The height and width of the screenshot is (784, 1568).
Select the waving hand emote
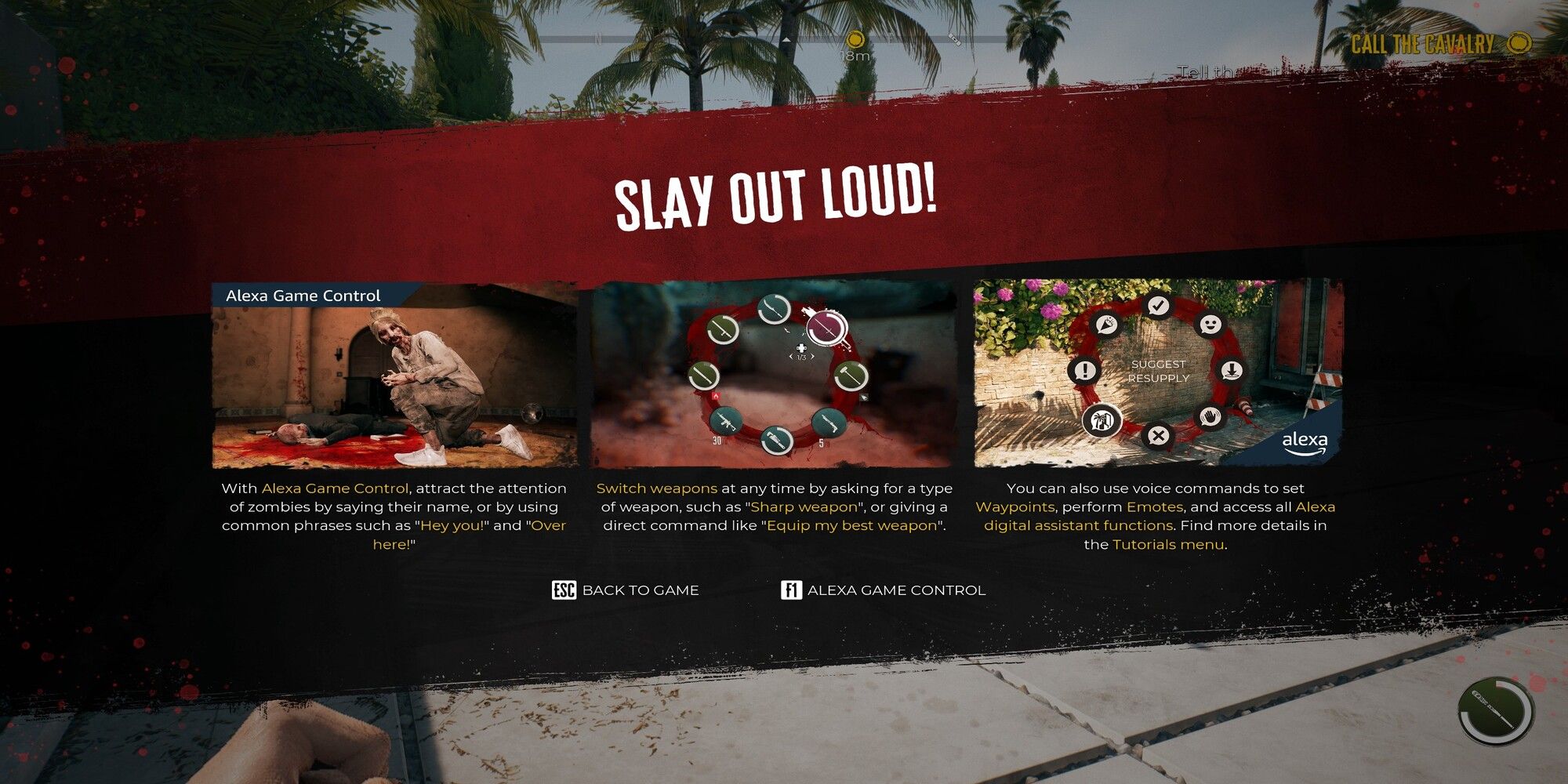[x=1209, y=417]
